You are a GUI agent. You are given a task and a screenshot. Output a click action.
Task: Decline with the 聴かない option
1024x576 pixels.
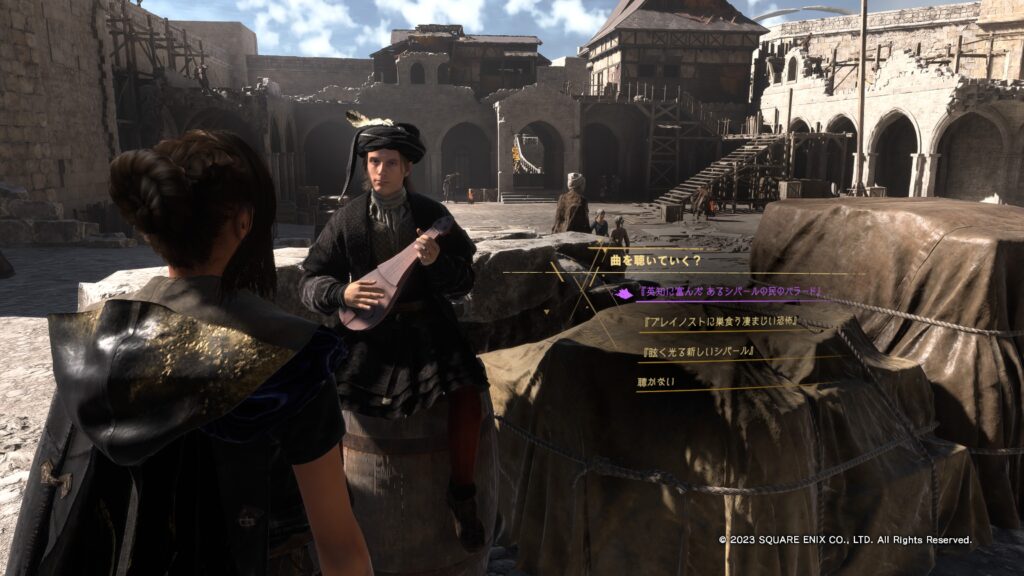pyautogui.click(x=656, y=382)
